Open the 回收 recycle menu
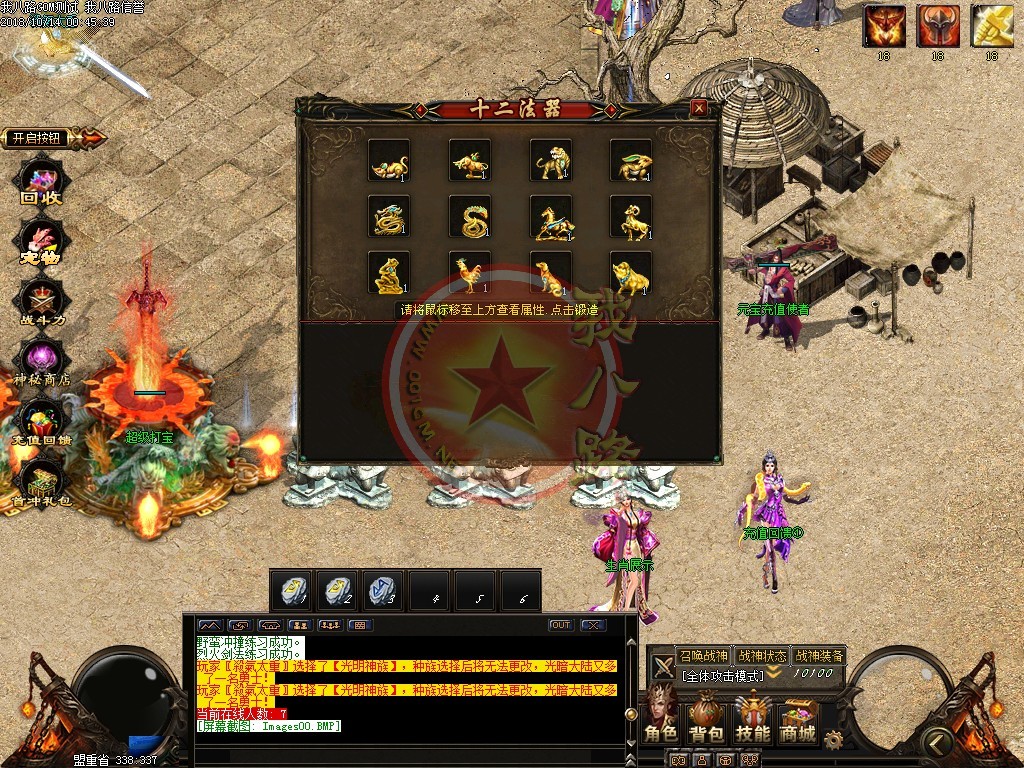The height and width of the screenshot is (768, 1024). click(x=42, y=183)
